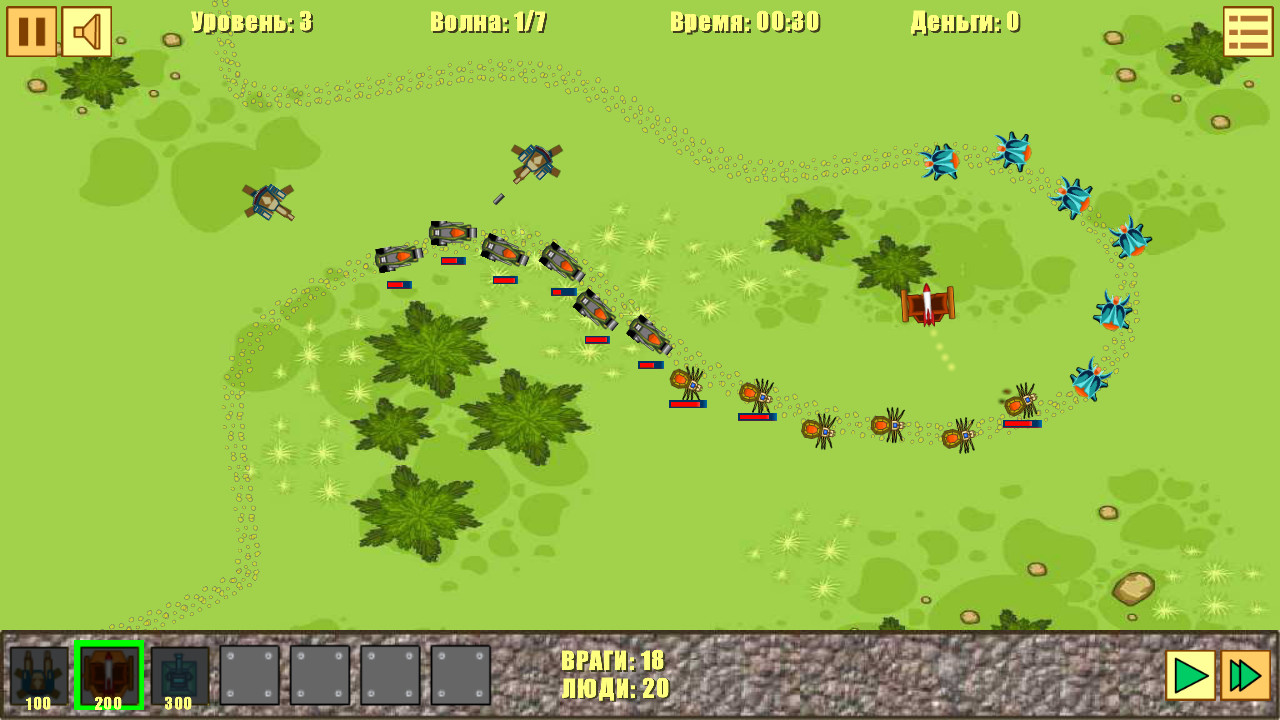The width and height of the screenshot is (1280, 720).
Task: Click an enemy health bar under a tank
Action: click(400, 281)
